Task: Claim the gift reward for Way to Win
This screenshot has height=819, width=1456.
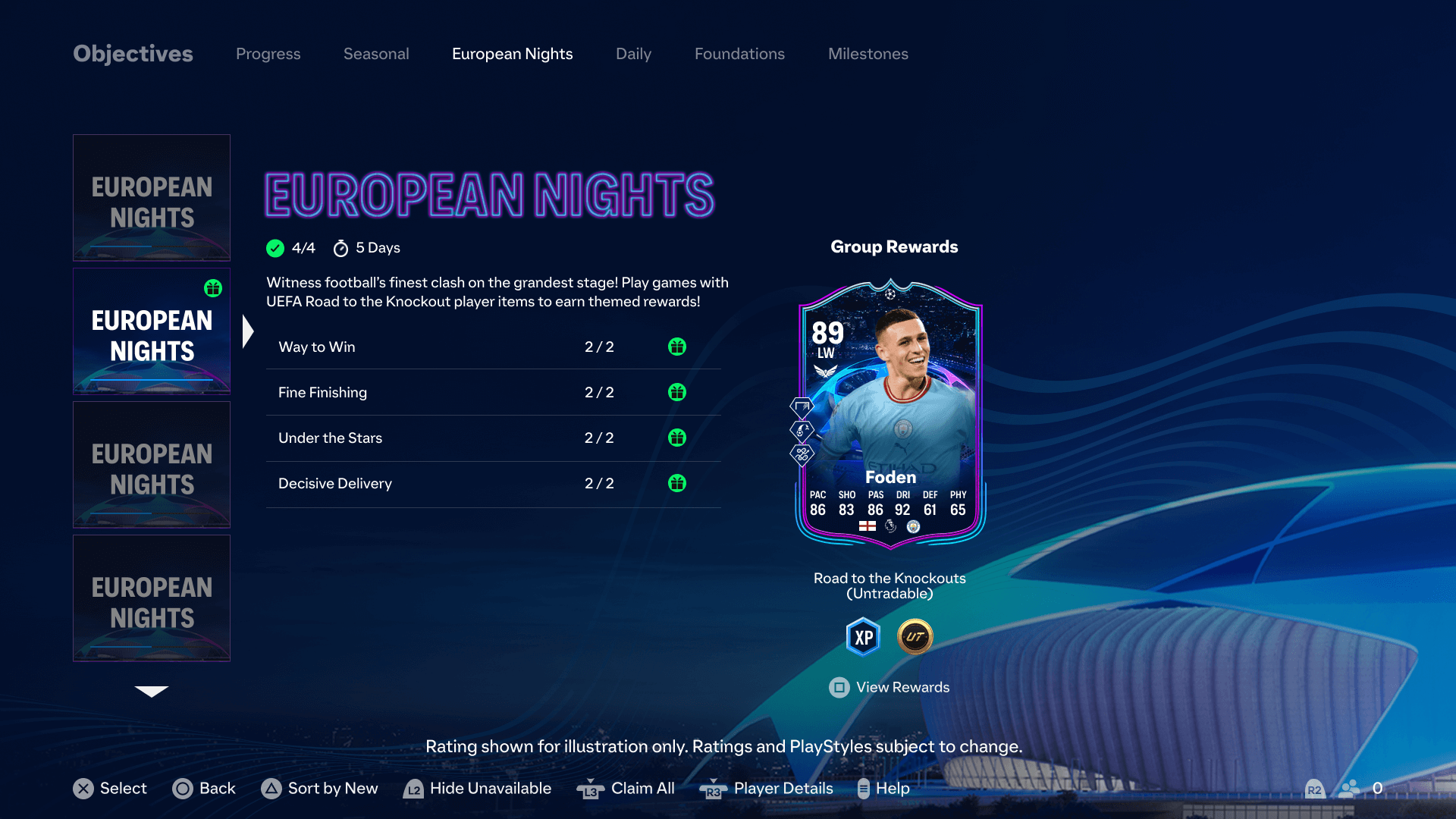Action: (677, 347)
